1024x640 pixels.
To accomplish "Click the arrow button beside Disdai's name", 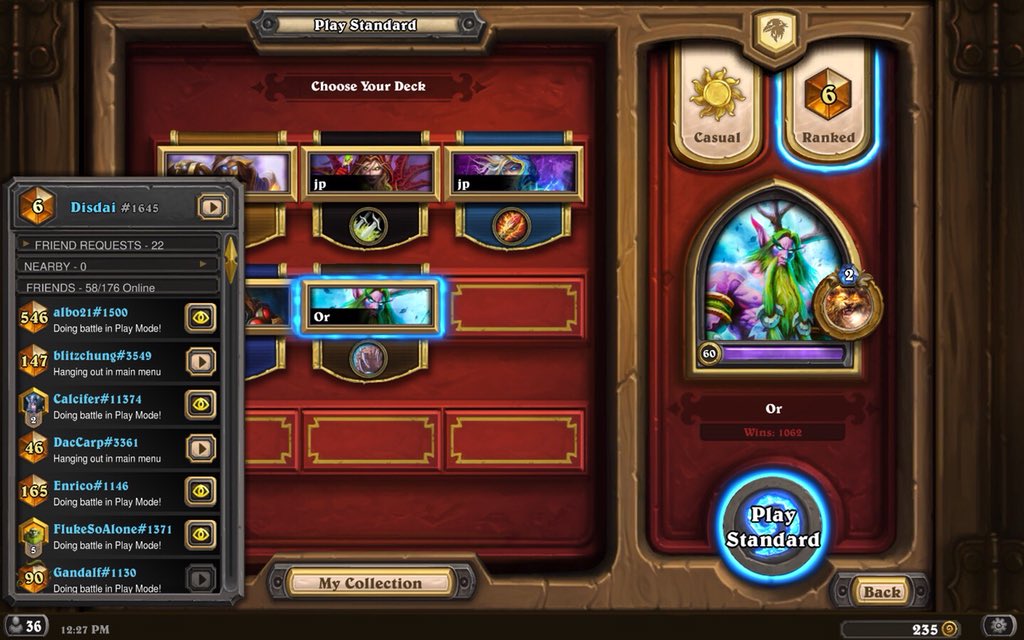I will [212, 207].
